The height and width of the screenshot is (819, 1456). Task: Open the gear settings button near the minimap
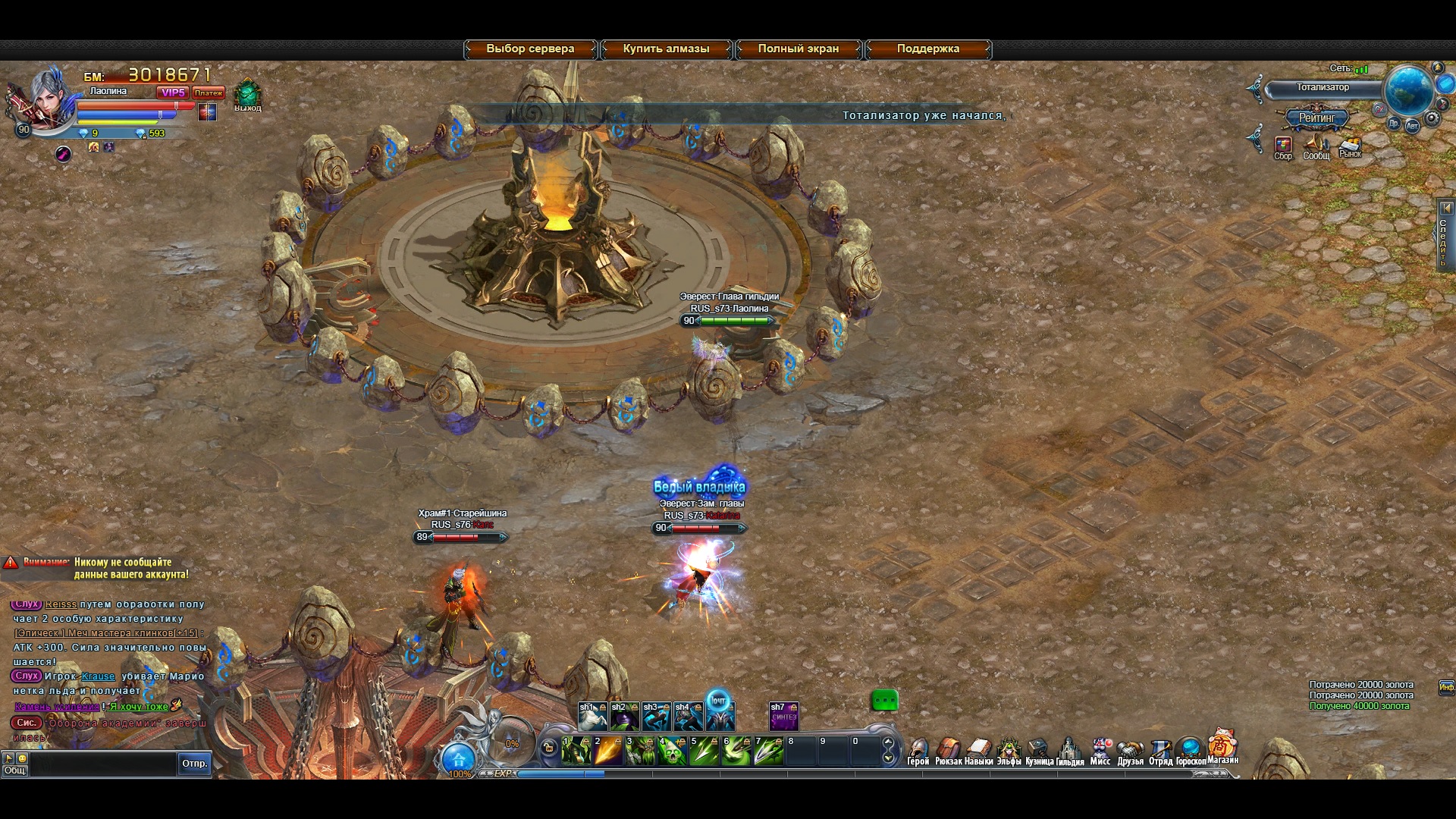pos(1432,118)
